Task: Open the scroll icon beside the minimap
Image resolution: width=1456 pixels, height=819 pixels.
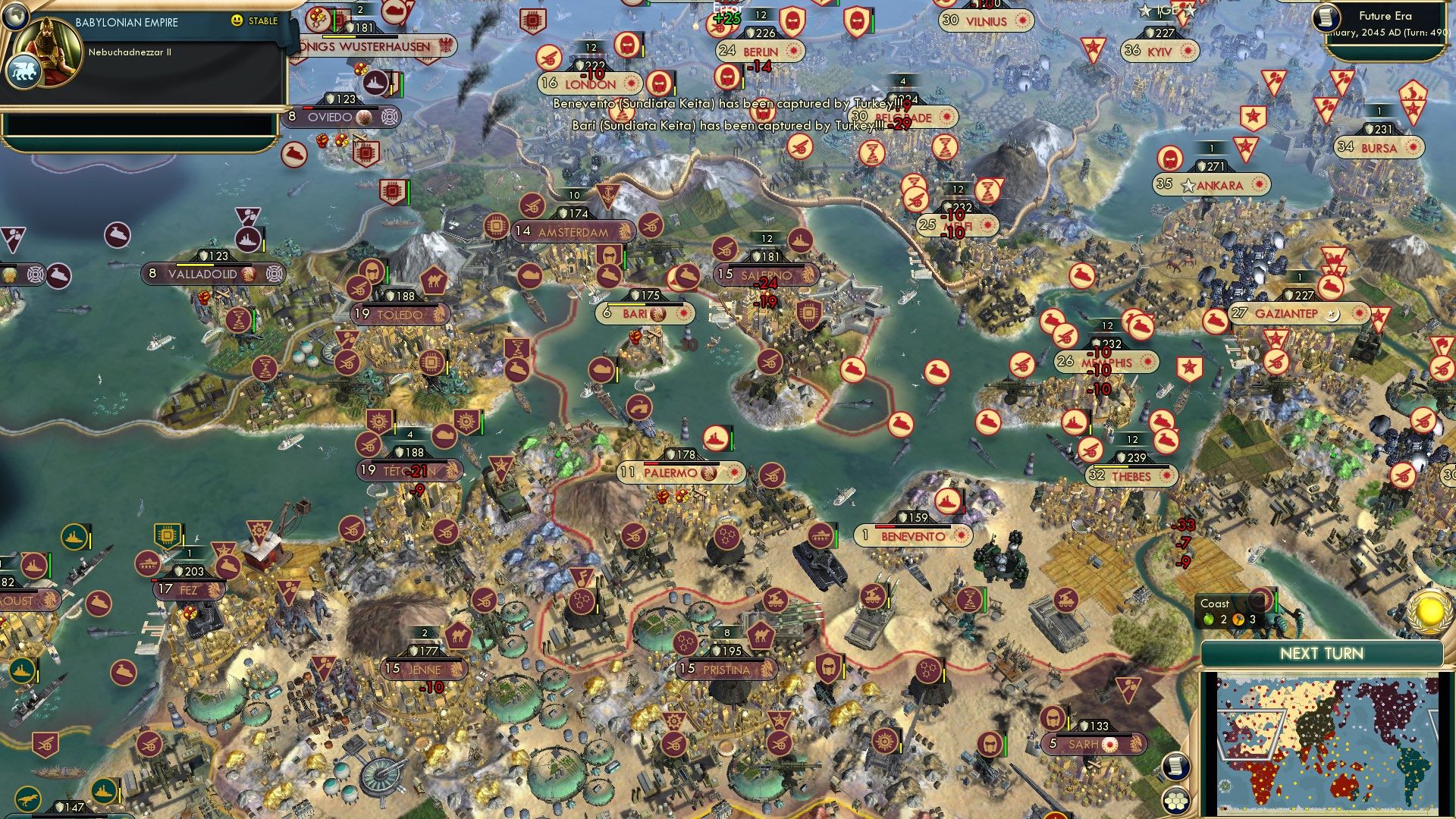Action: pyautogui.click(x=1175, y=766)
